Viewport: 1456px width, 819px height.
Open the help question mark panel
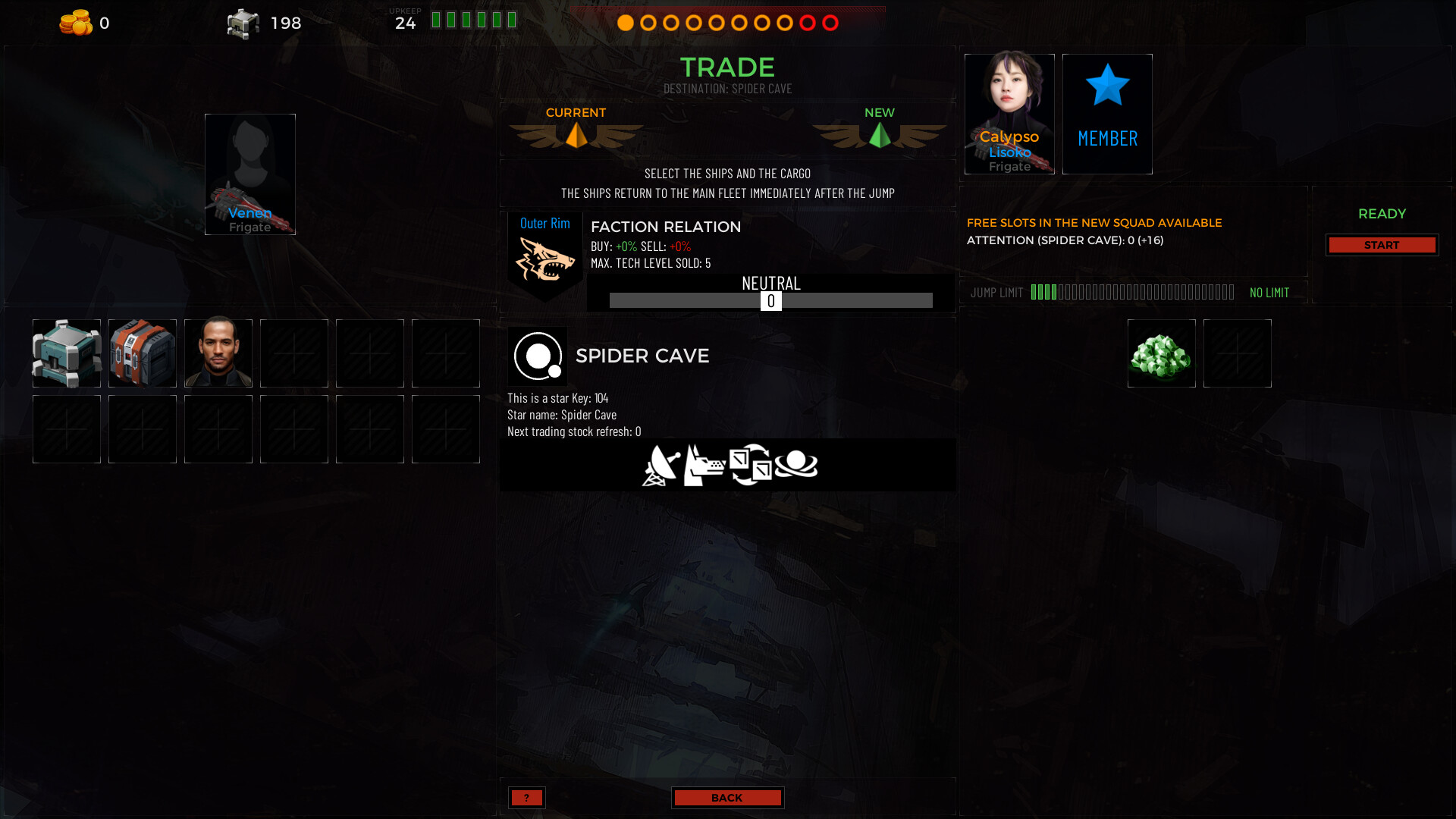coord(527,797)
